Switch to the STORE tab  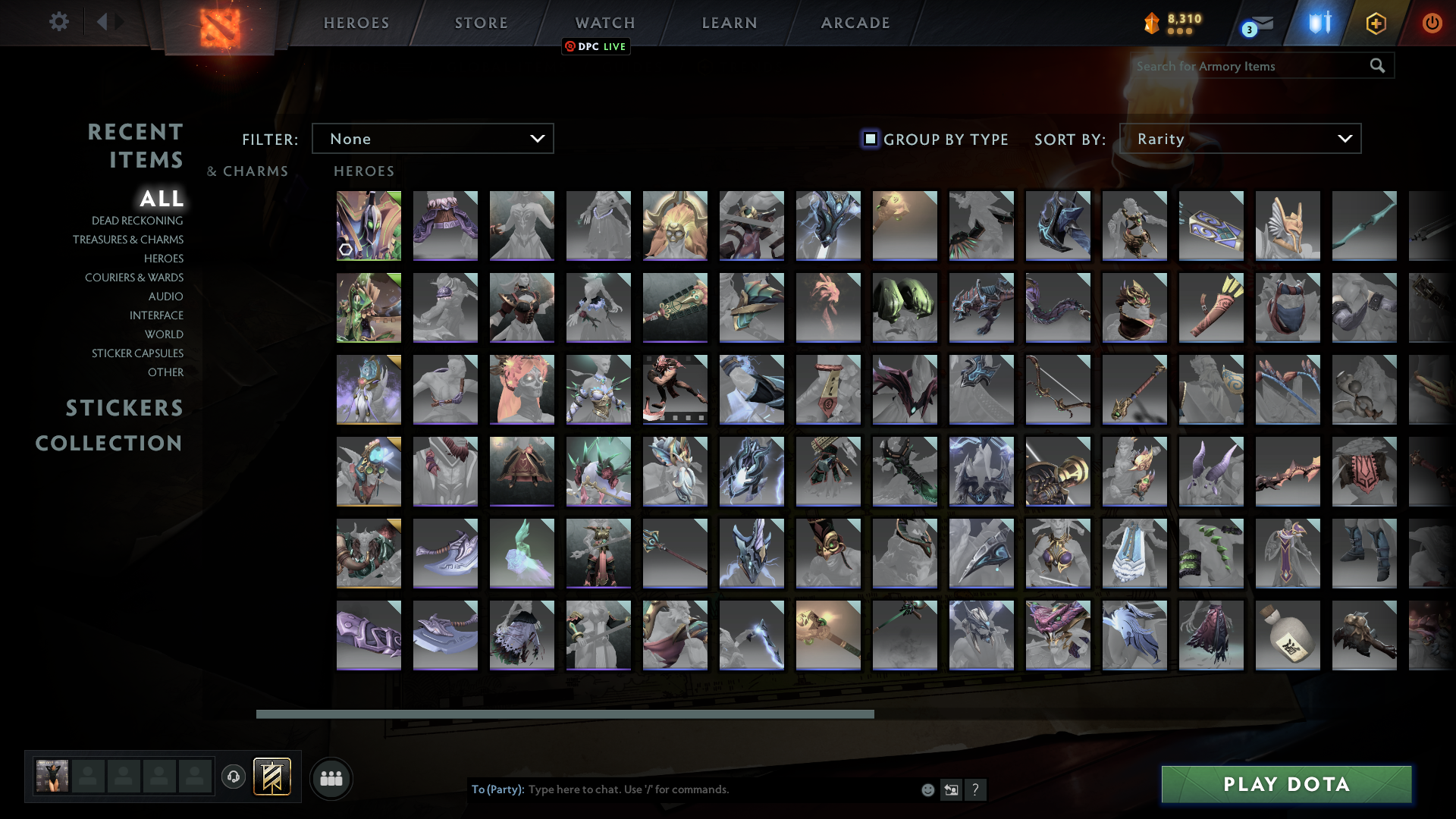point(481,23)
